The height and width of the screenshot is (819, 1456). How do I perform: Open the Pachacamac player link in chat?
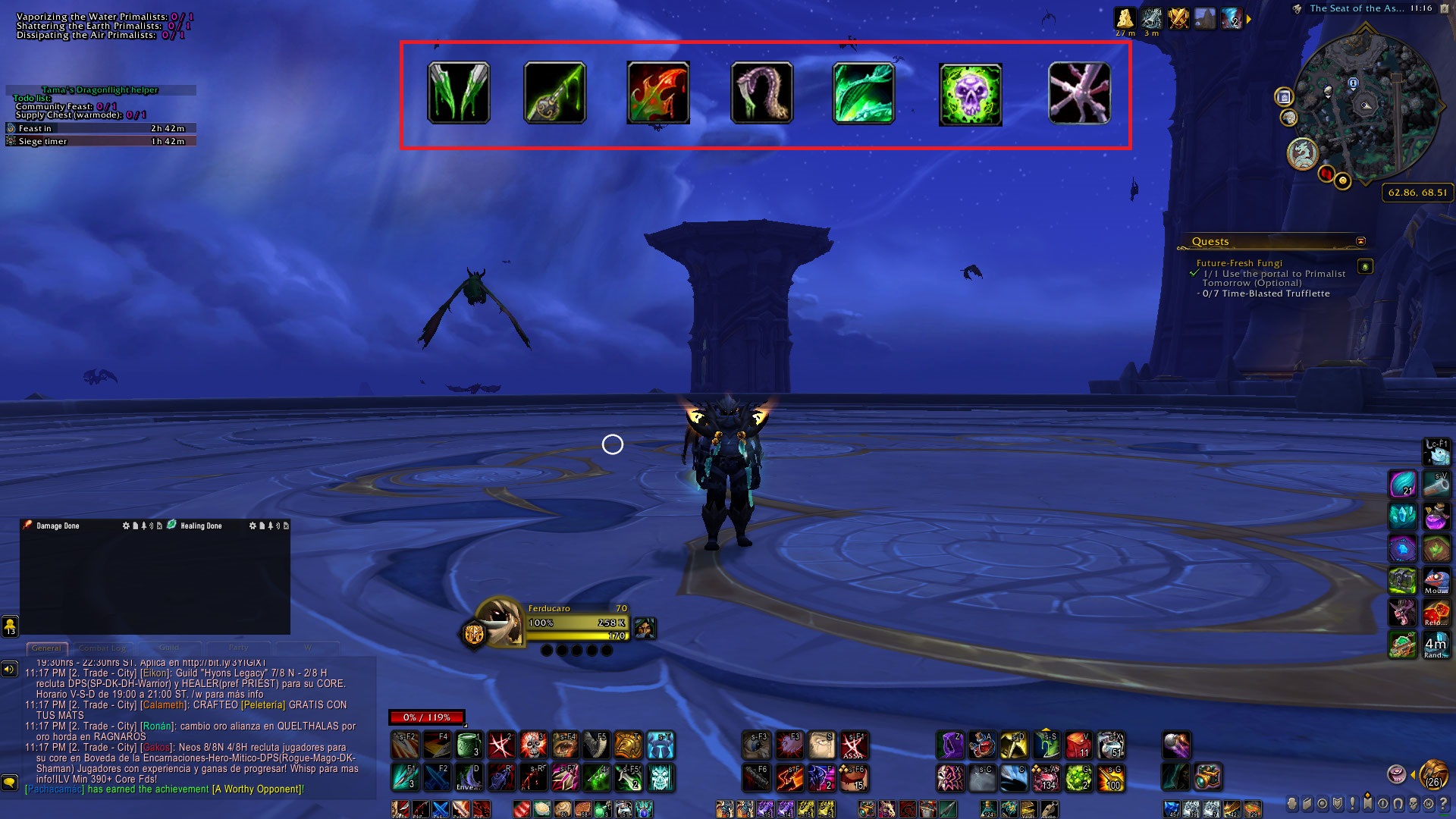pos(55,789)
